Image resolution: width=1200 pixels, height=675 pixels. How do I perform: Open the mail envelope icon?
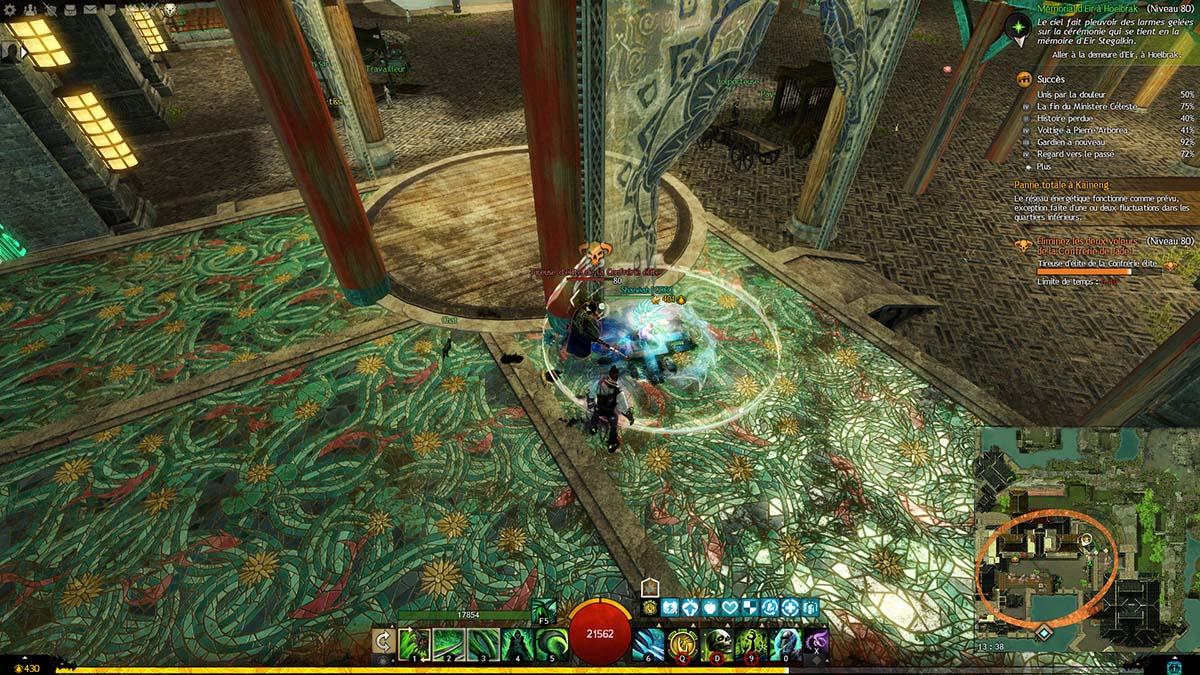(x=92, y=8)
